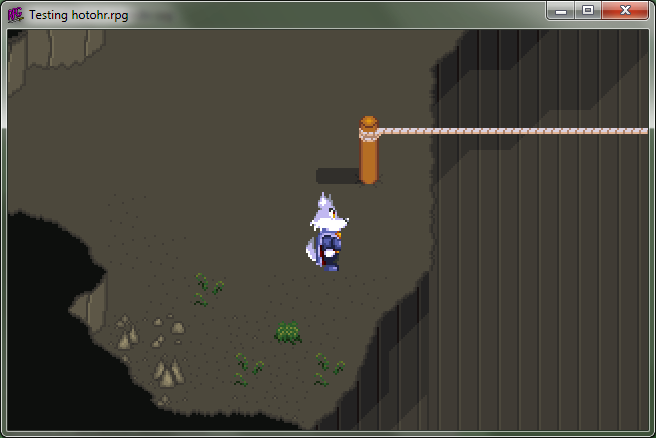
Task: Close the Testing hotohr.rpg window
Action: (x=625, y=10)
